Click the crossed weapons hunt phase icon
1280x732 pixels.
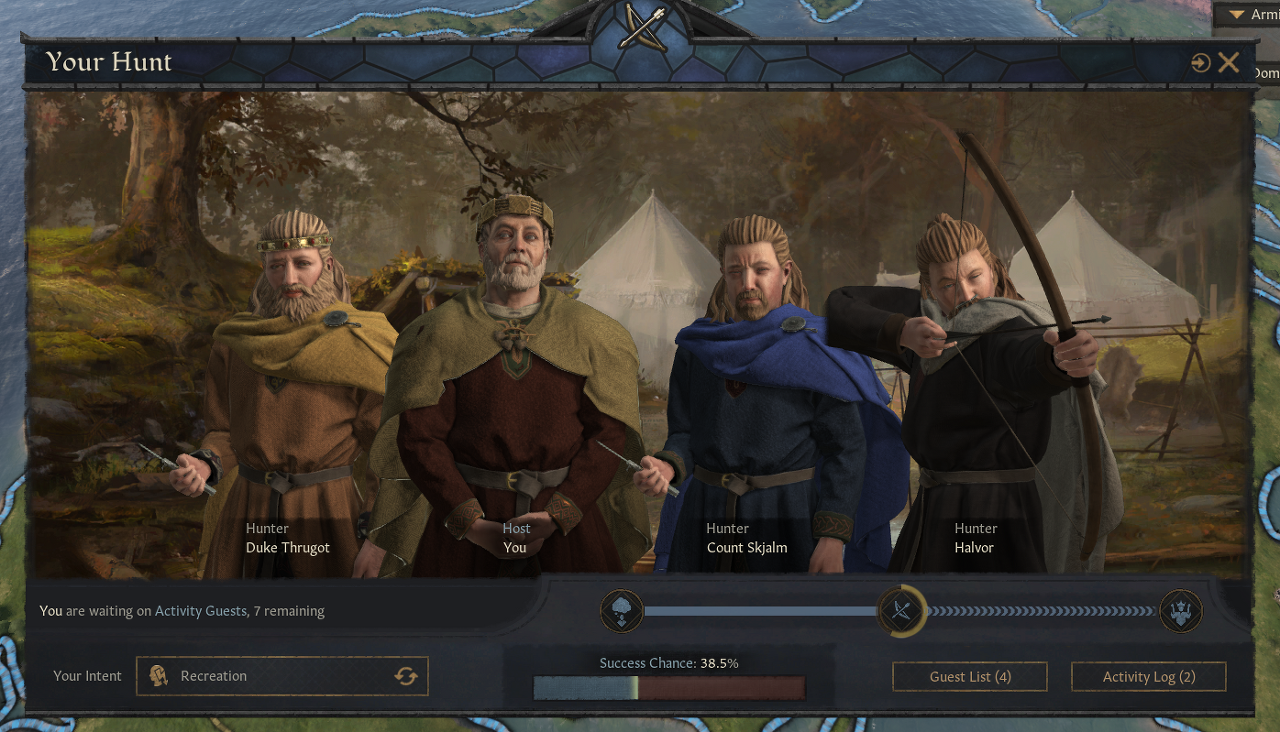click(x=901, y=611)
